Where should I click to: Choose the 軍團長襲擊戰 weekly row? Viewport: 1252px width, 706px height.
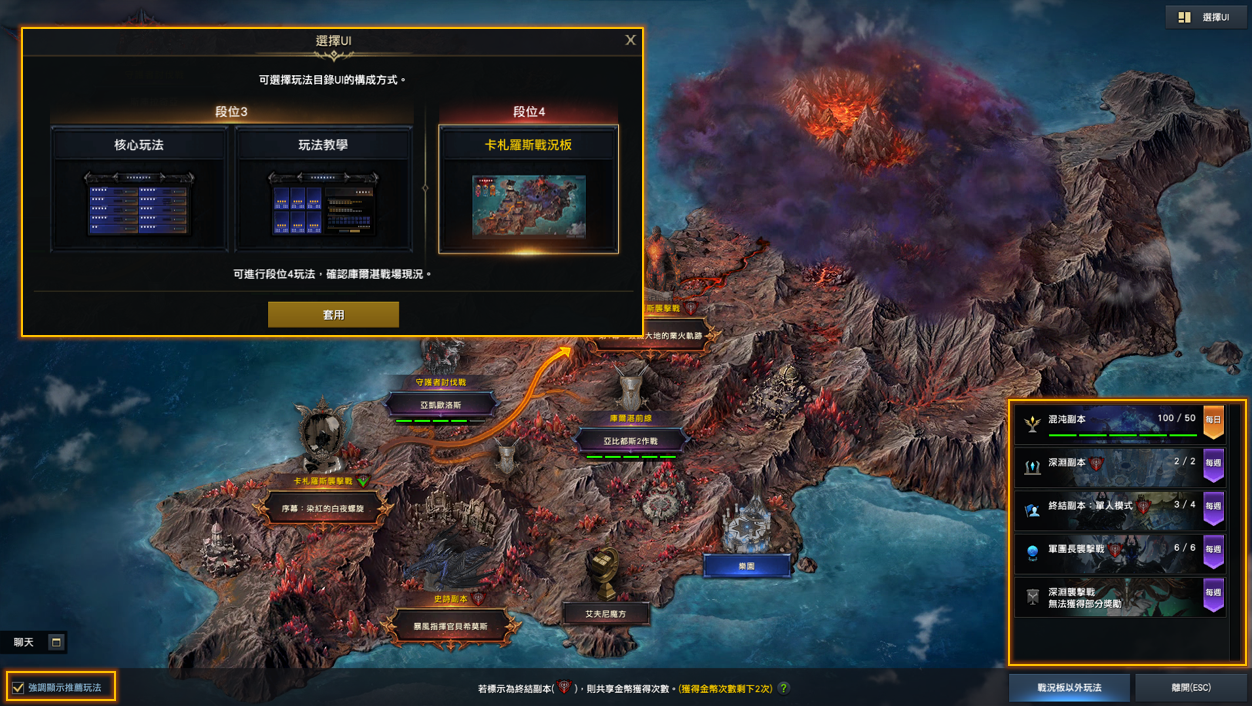(x=1119, y=551)
